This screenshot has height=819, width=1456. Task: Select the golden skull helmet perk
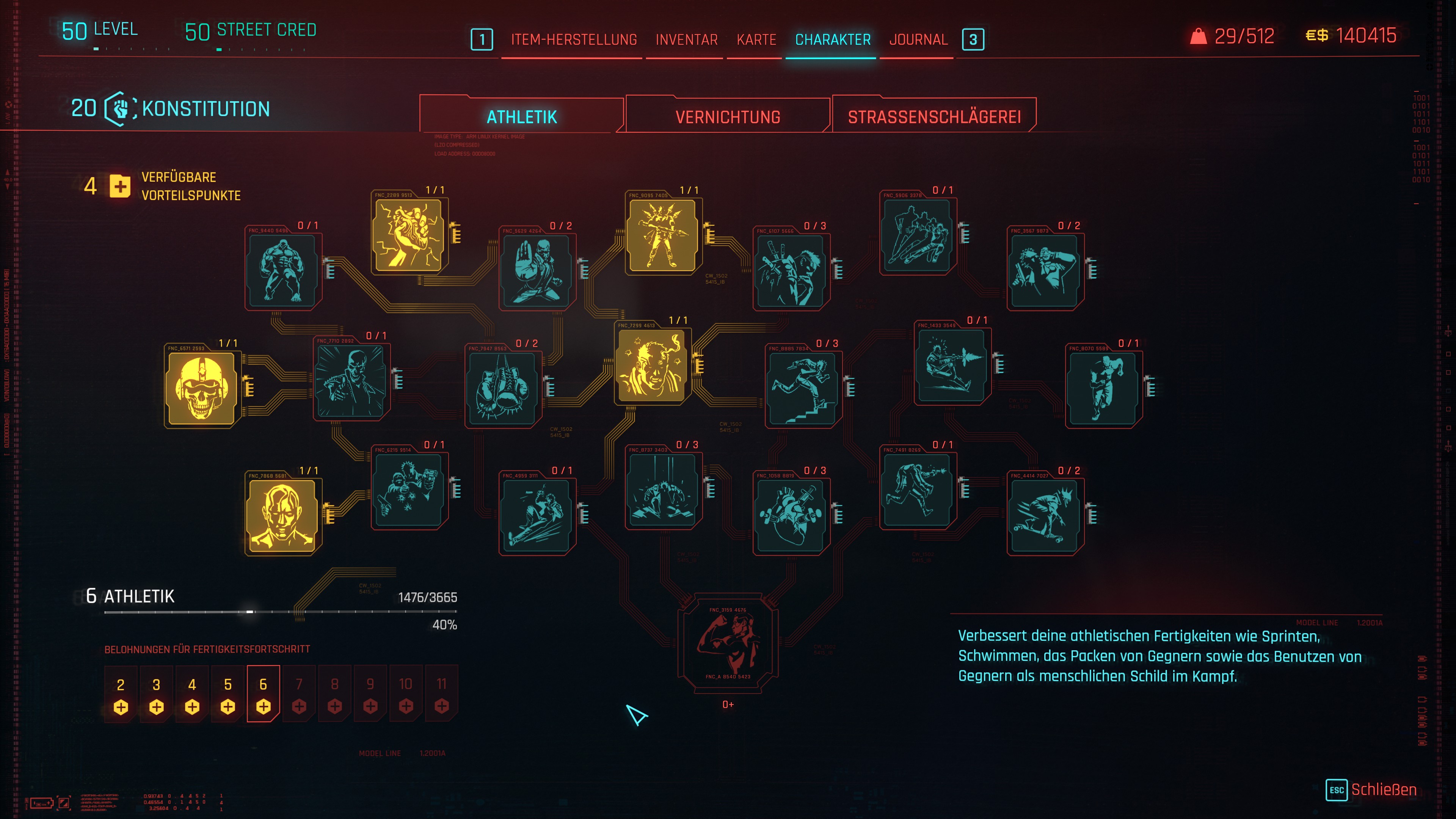[x=201, y=388]
